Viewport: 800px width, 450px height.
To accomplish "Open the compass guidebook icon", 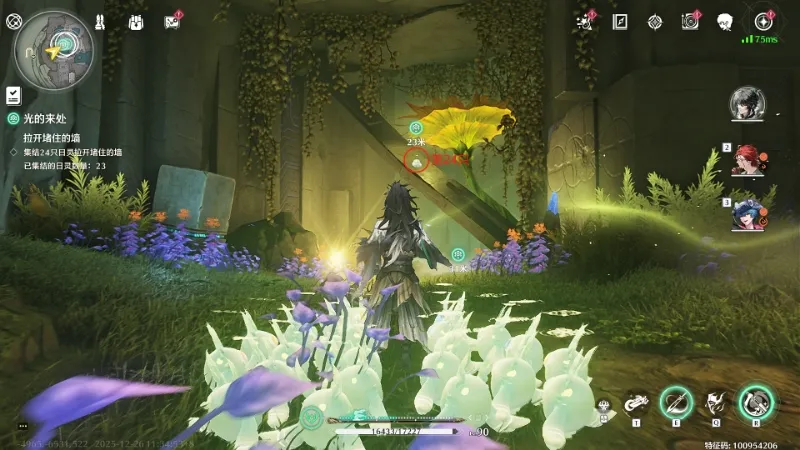I will tap(620, 21).
